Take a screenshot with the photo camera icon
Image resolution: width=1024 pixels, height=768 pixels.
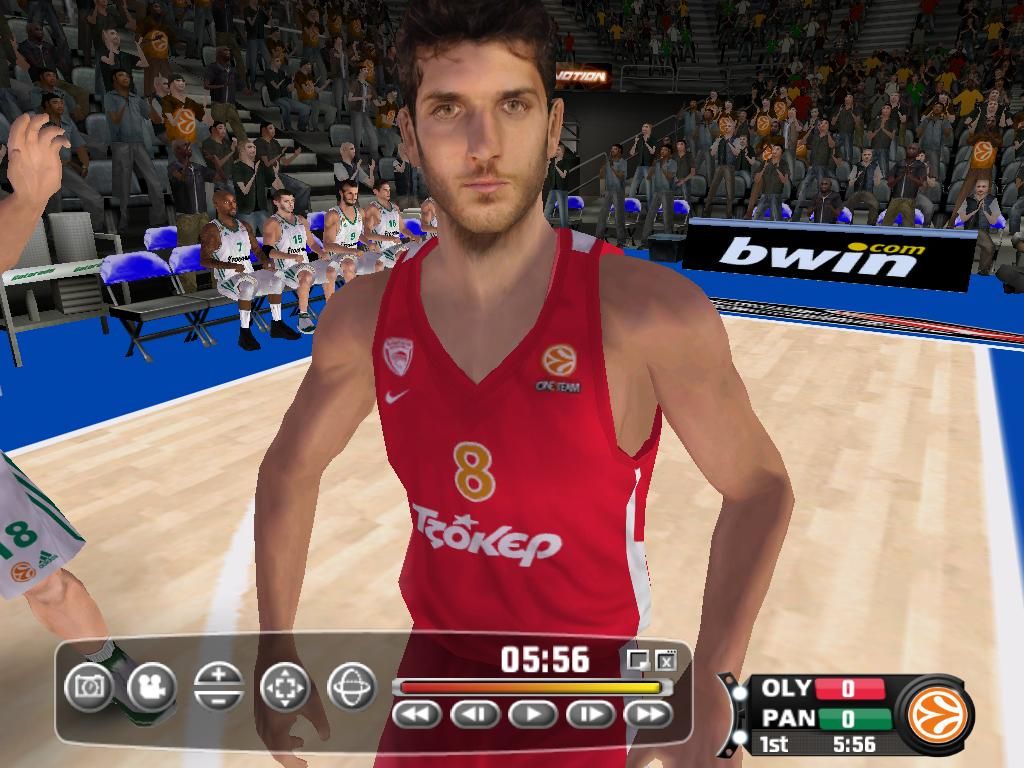[89, 687]
